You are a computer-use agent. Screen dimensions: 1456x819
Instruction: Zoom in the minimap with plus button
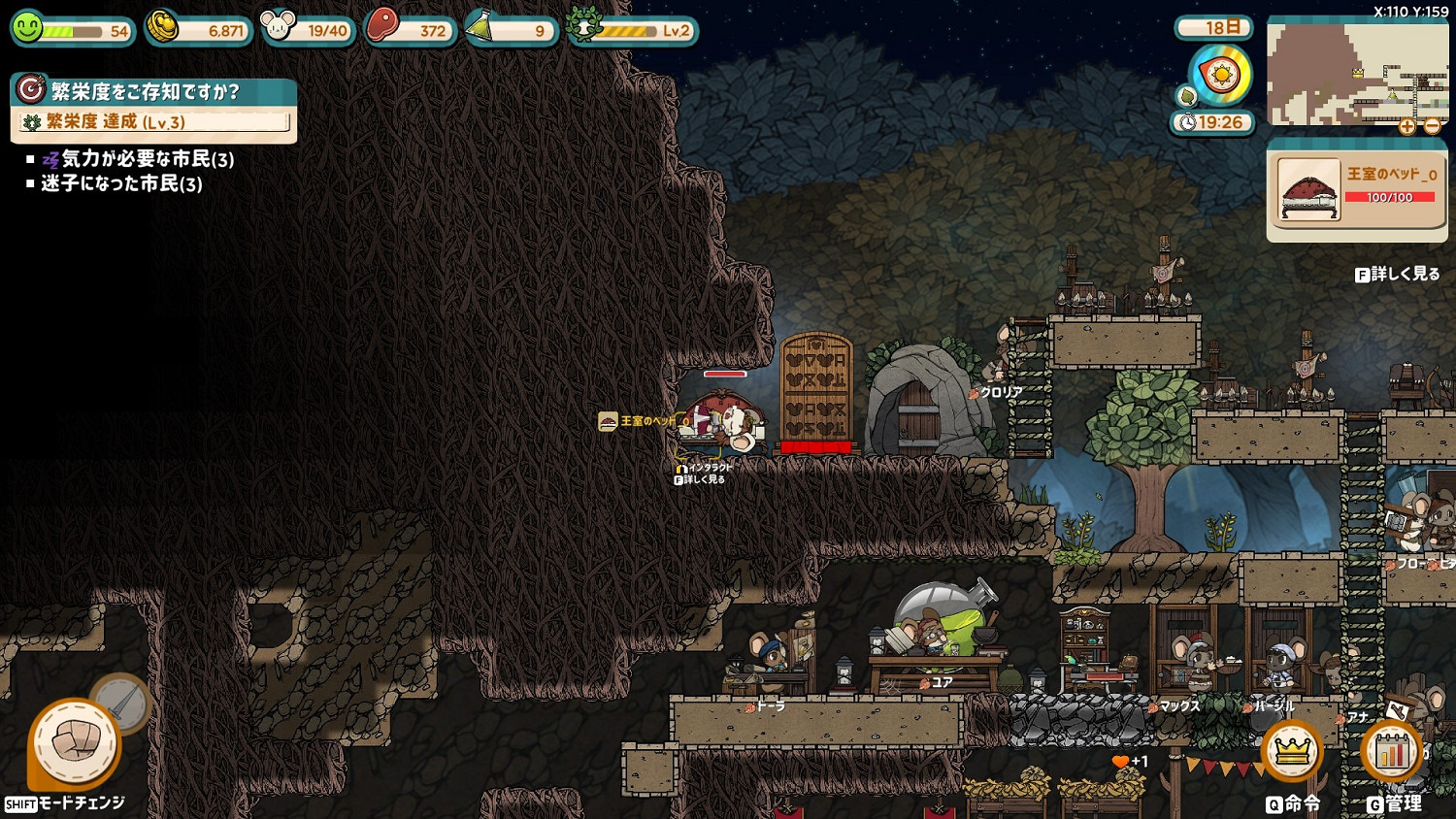click(x=1406, y=126)
